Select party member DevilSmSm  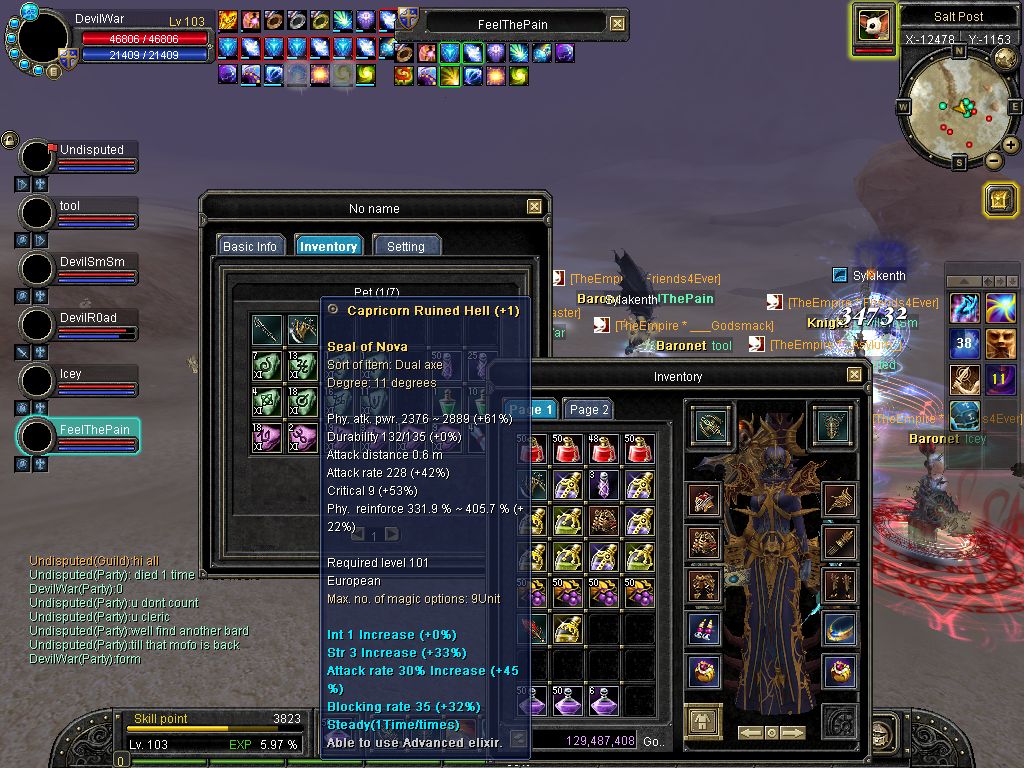[92, 262]
